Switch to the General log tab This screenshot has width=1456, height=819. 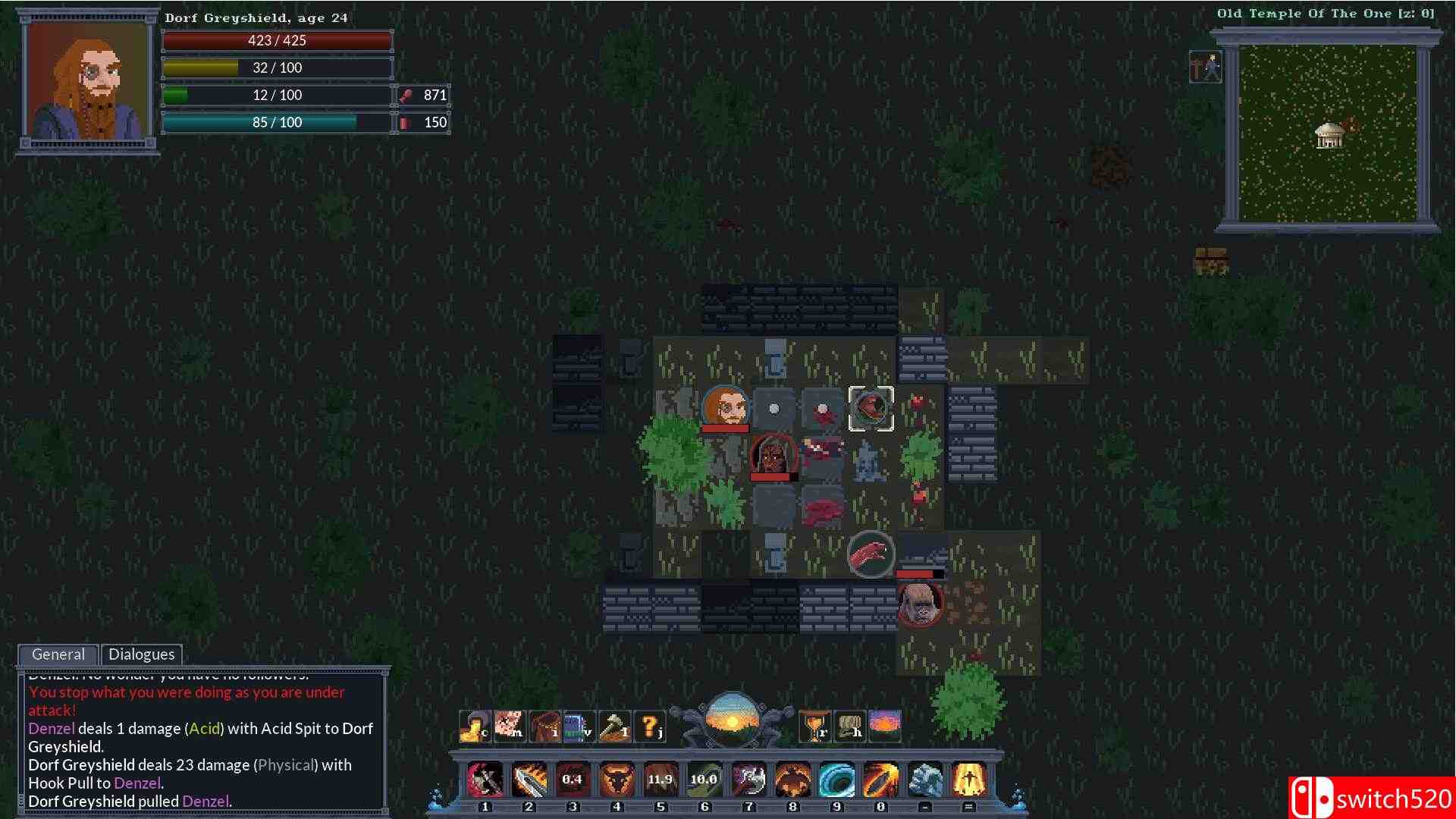click(58, 654)
